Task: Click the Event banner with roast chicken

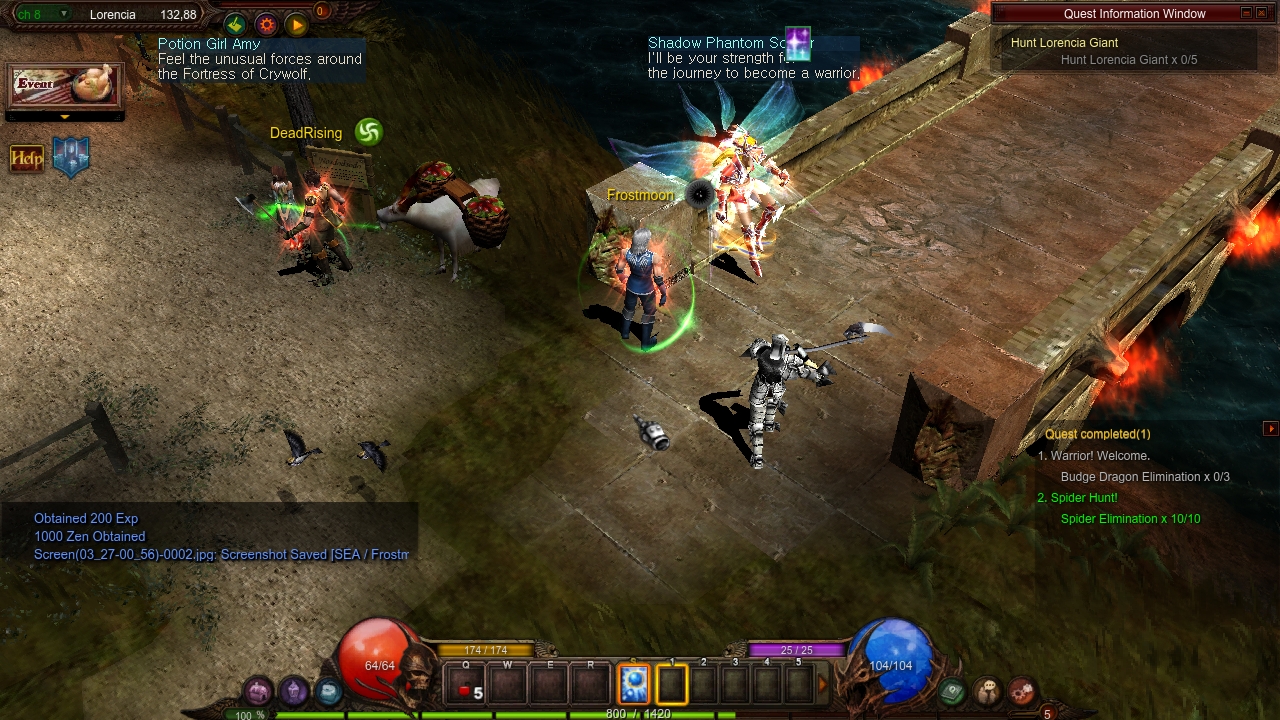Action: [65, 86]
